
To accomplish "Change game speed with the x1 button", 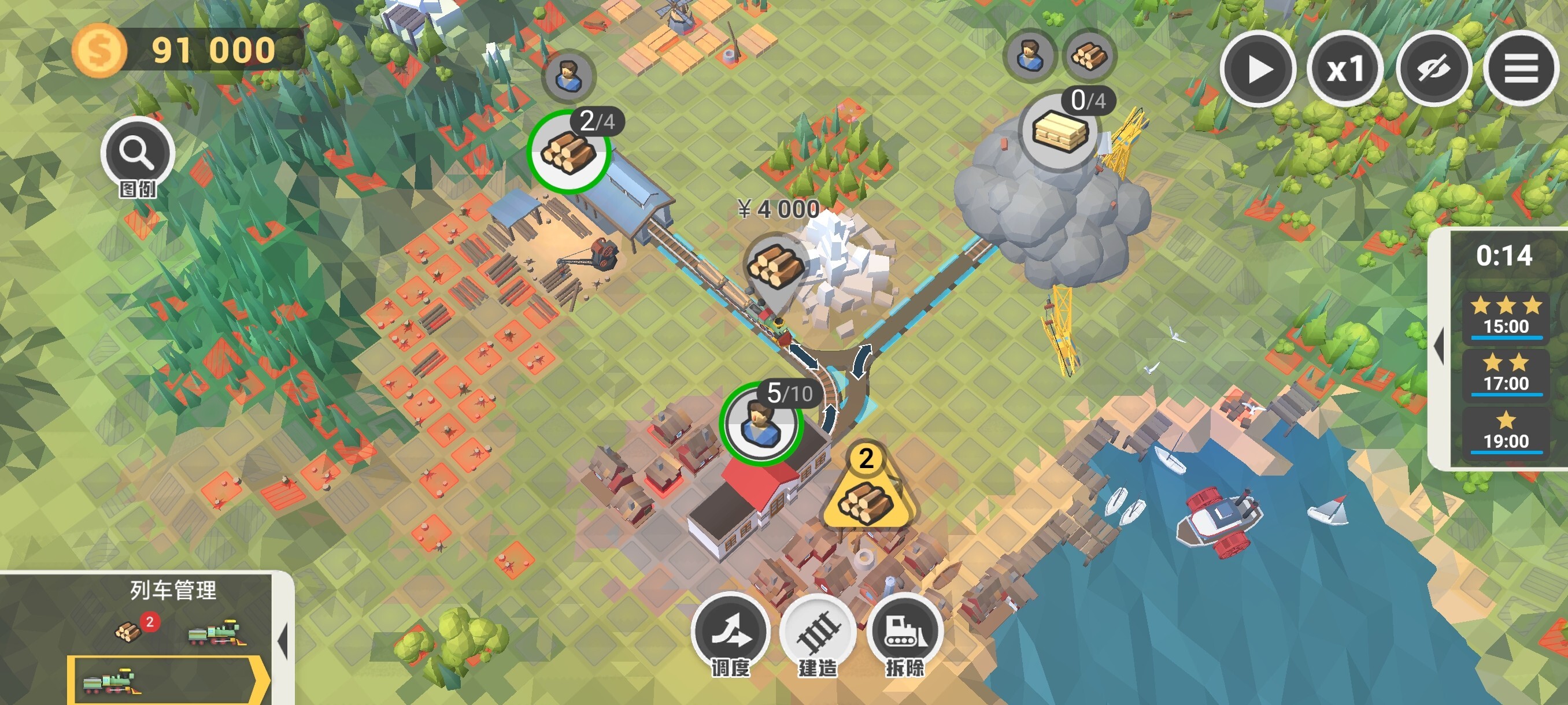I will (x=1345, y=69).
